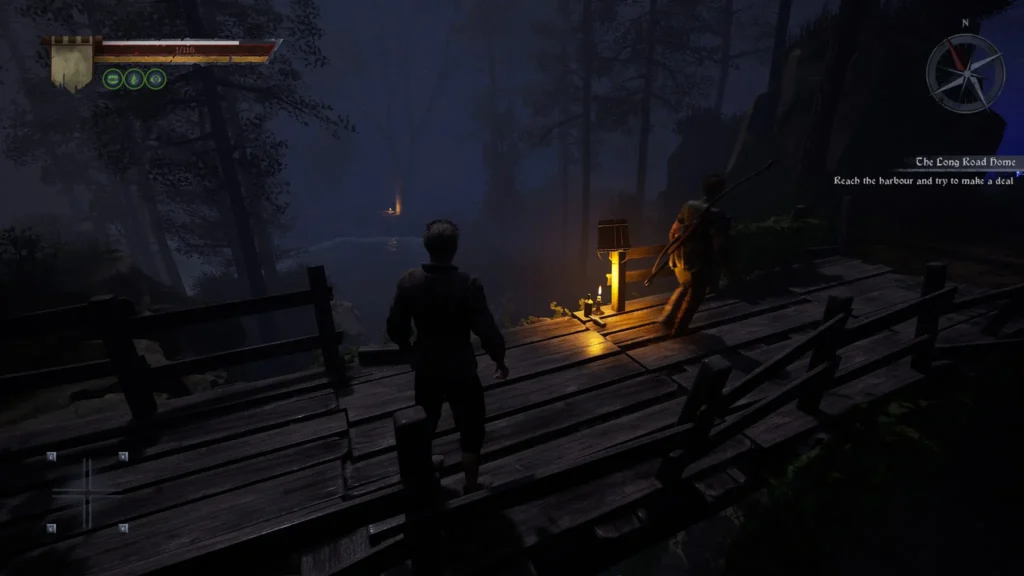Viewport: 1024px width, 576px height.
Task: Click the green eye status icon
Action: point(156,79)
